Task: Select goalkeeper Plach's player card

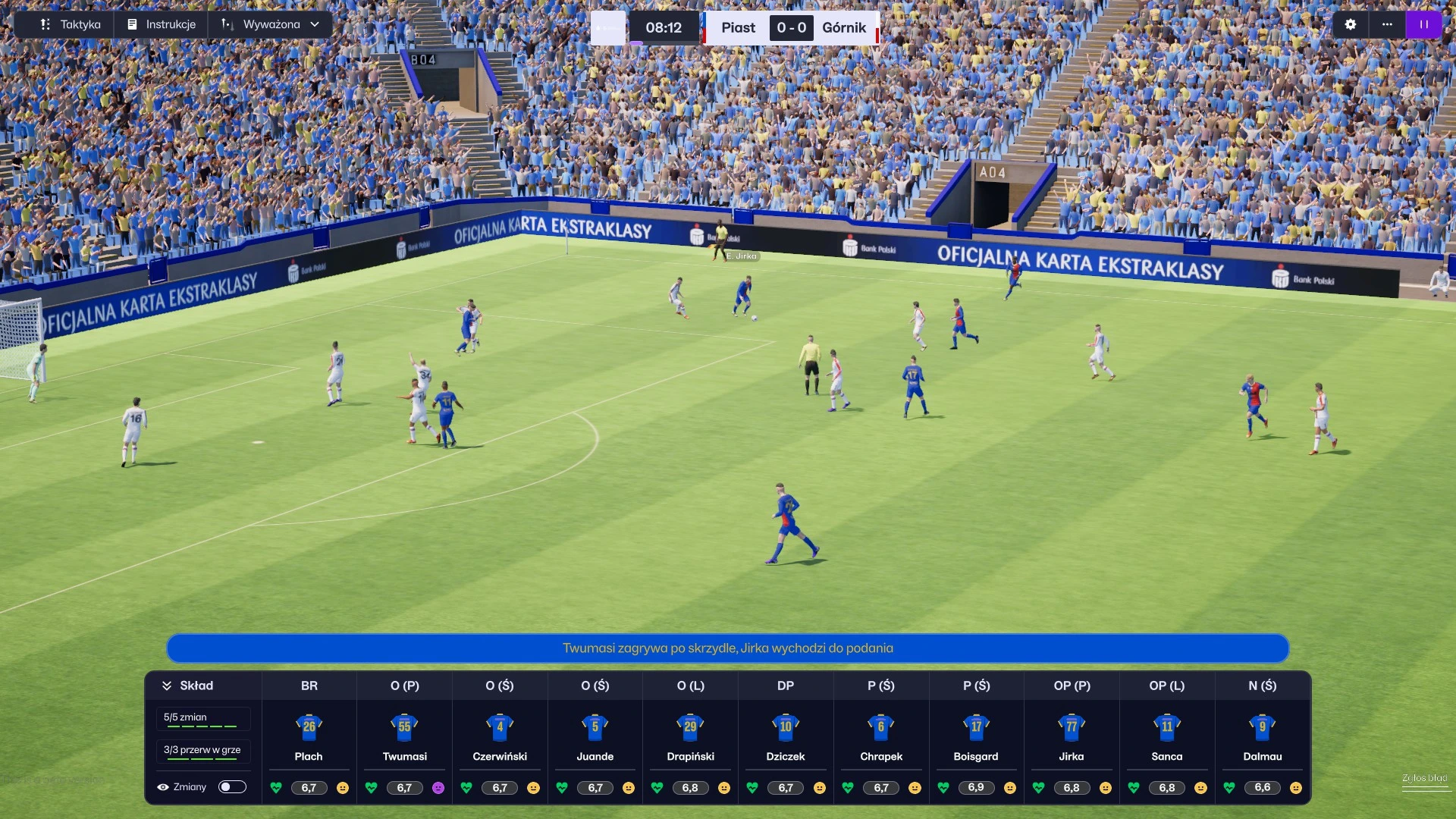Action: pos(309,736)
